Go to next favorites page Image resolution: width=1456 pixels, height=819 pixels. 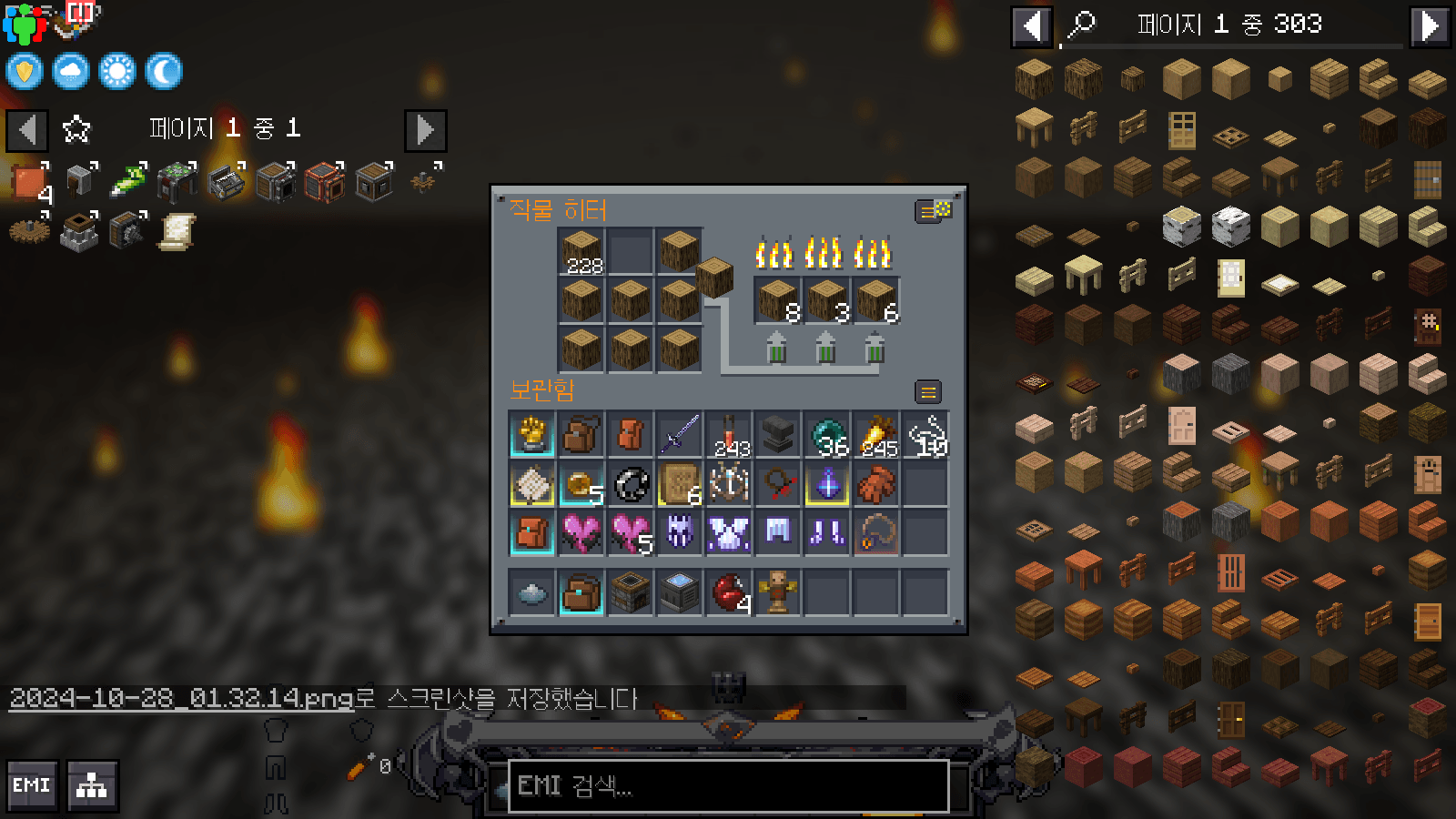(x=425, y=130)
